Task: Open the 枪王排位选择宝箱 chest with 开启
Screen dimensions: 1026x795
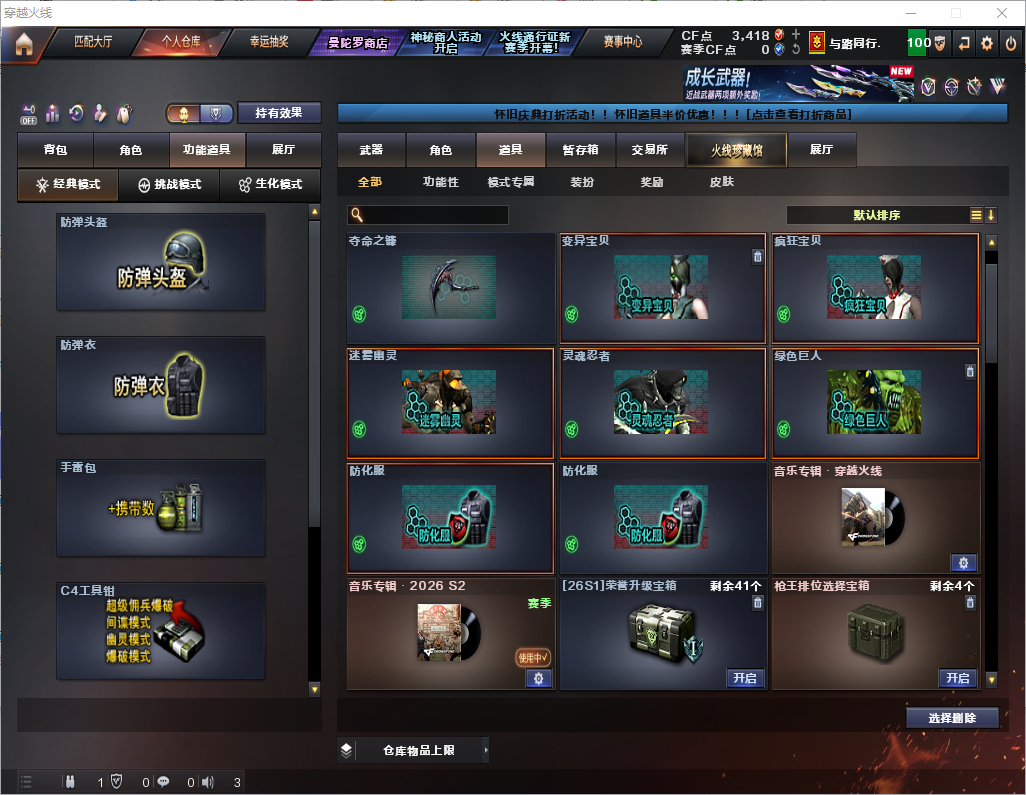Action: (957, 678)
